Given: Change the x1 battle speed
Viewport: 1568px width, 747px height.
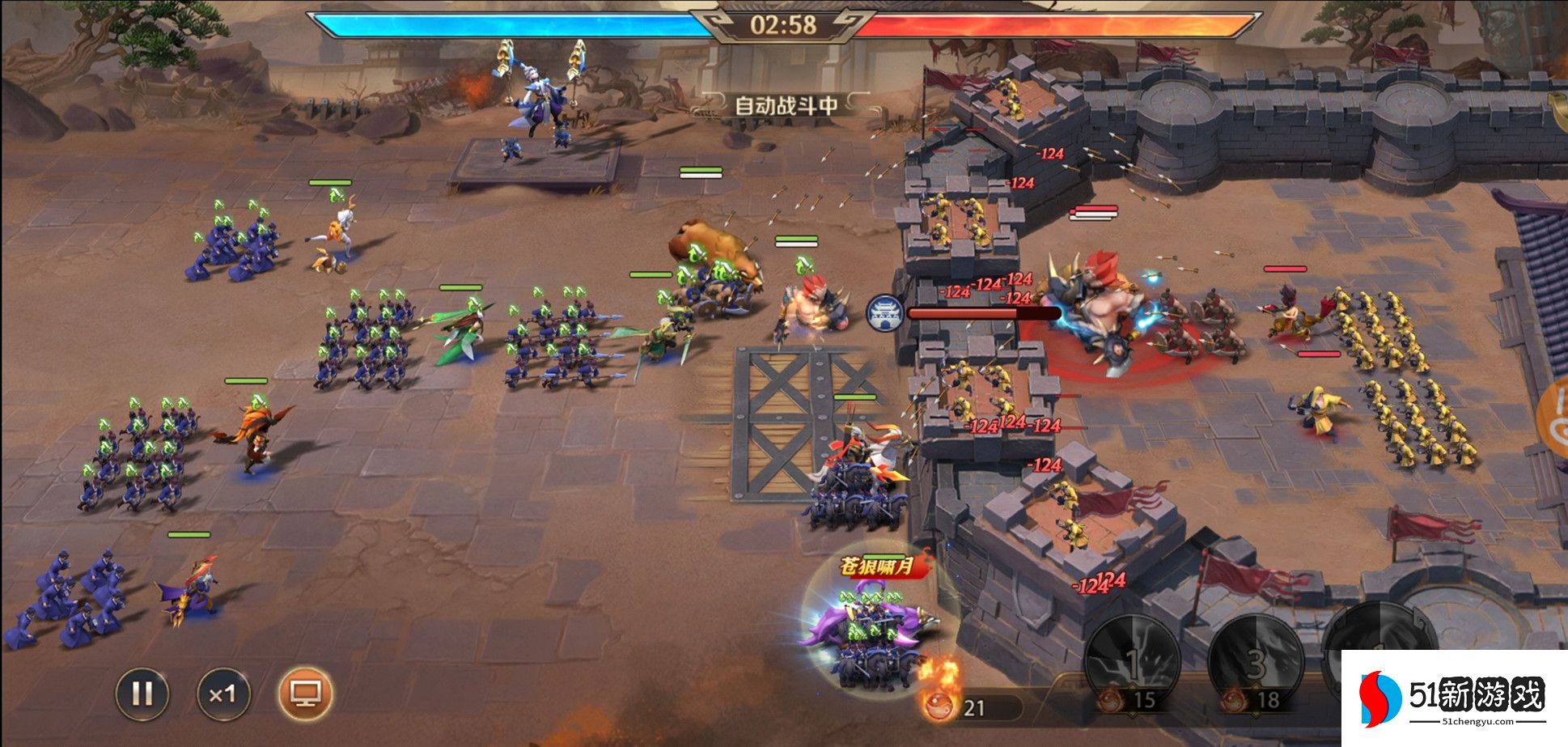Looking at the screenshot, I should pos(222,694).
